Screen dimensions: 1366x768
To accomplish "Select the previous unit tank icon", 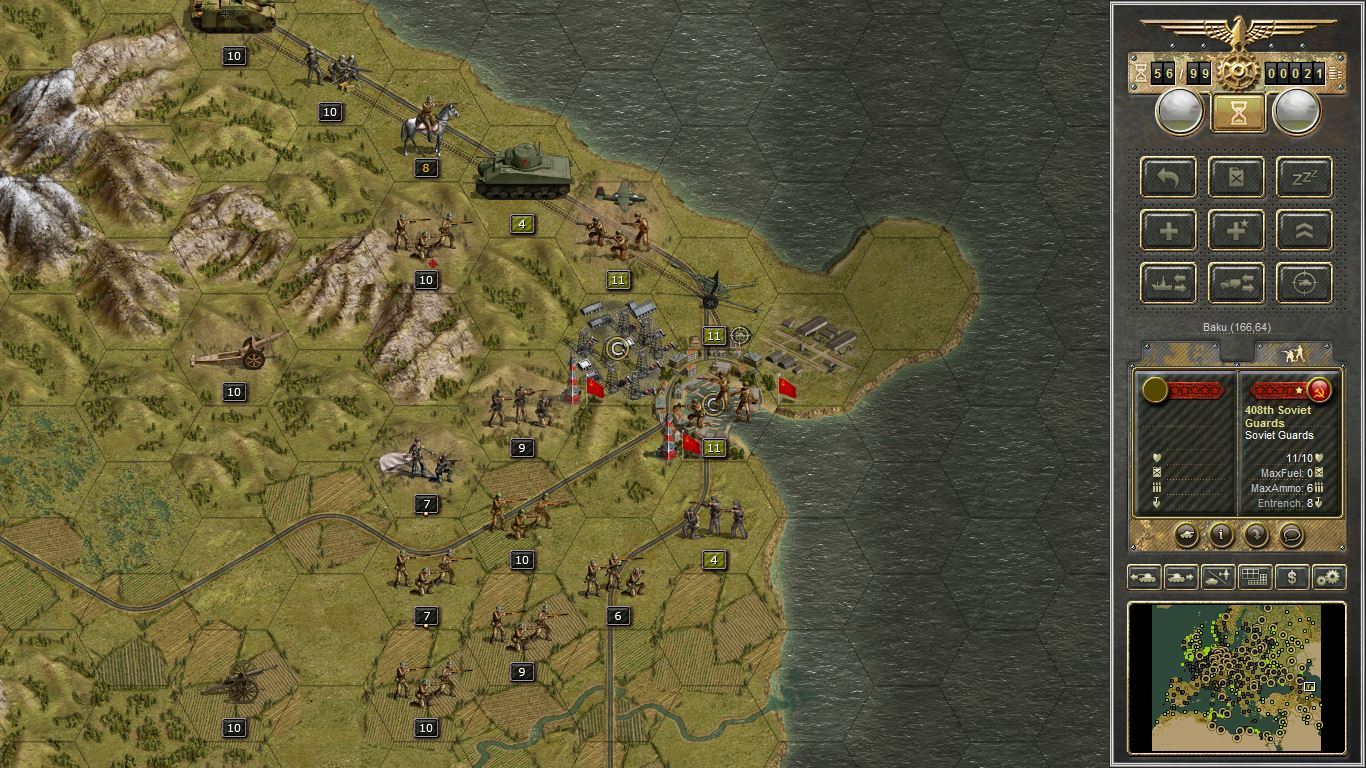I will [x=1145, y=577].
